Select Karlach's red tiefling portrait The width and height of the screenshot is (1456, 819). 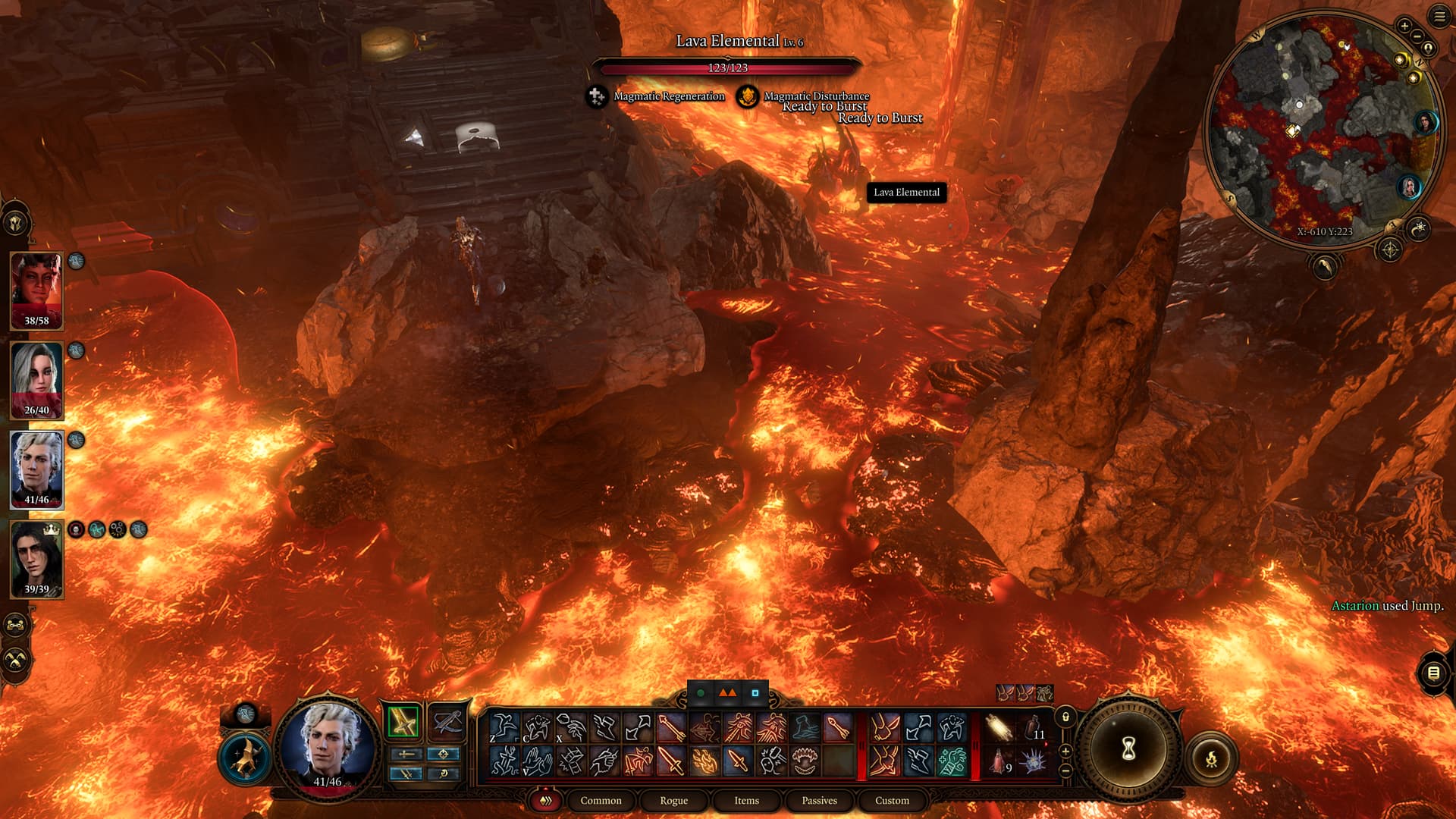pos(36,290)
